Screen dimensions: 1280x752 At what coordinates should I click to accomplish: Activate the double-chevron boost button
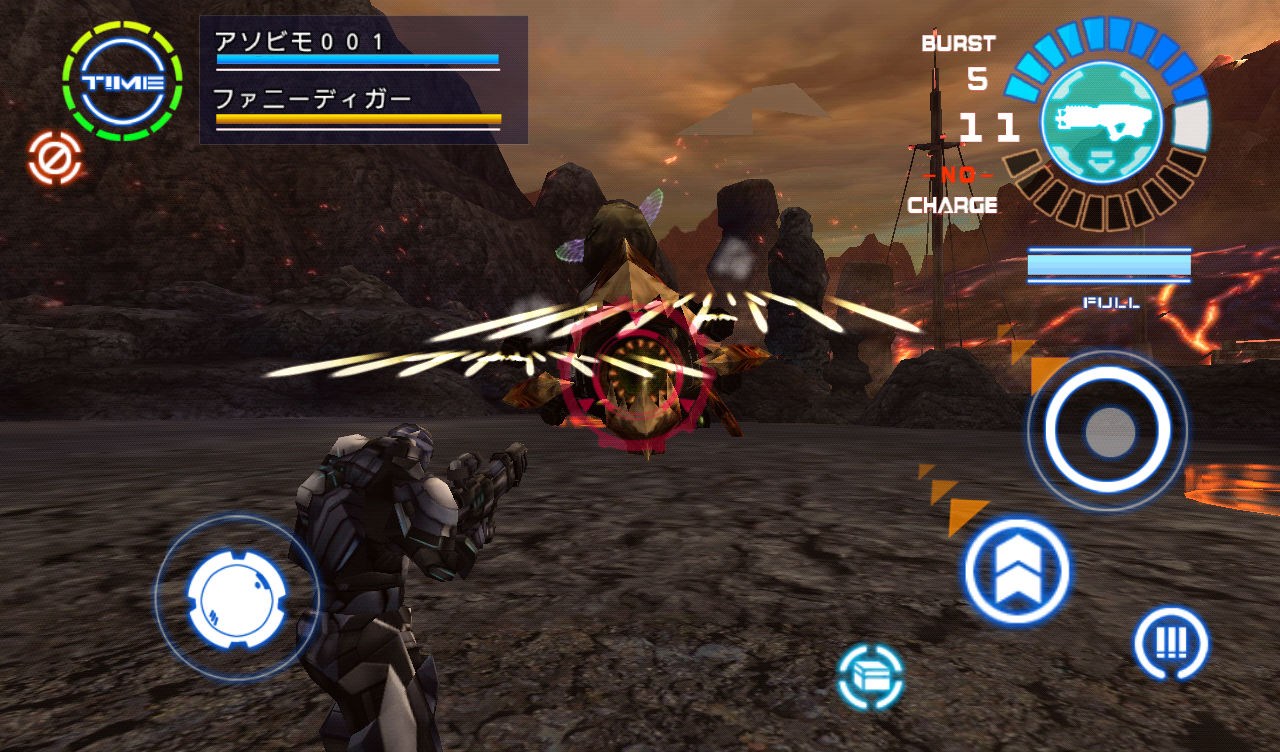[x=1017, y=572]
